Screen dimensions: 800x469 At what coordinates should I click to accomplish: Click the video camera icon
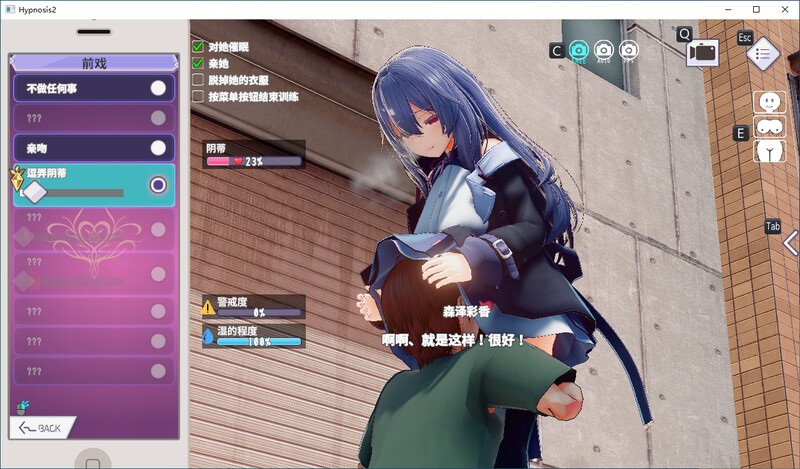pyautogui.click(x=703, y=52)
